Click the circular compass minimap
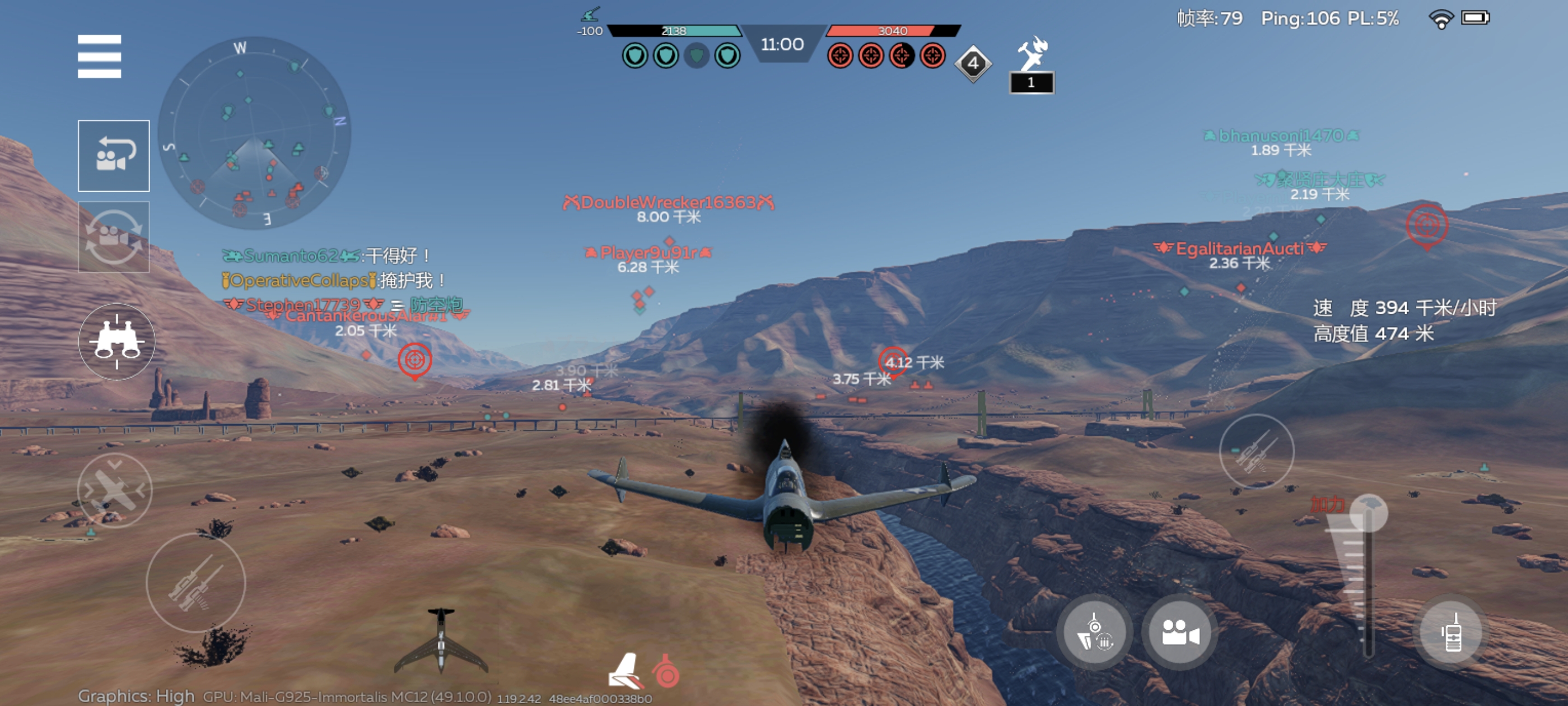This screenshot has height=706, width=1568. [254, 132]
